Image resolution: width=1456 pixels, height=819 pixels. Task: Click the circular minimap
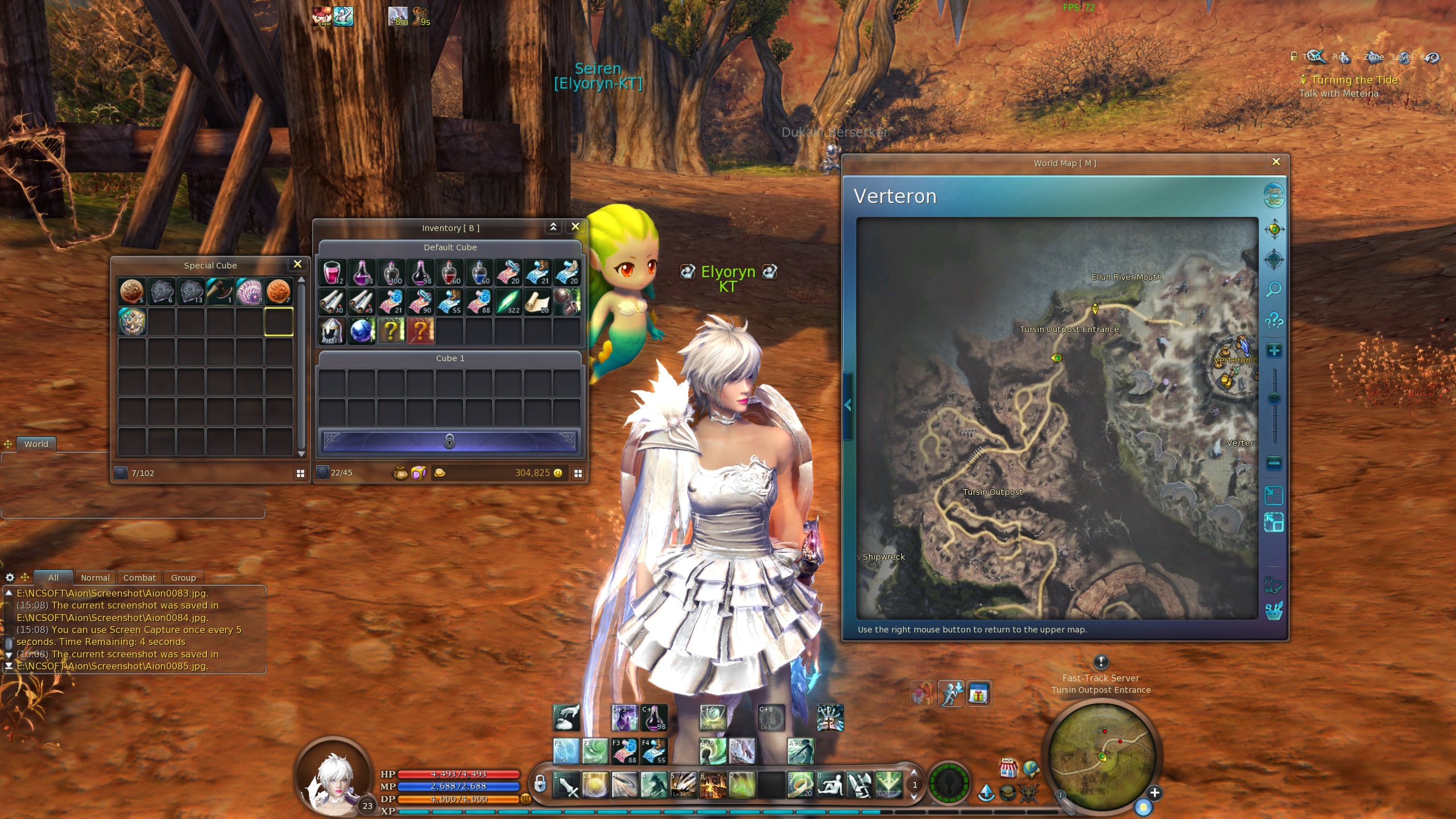coord(1101,756)
